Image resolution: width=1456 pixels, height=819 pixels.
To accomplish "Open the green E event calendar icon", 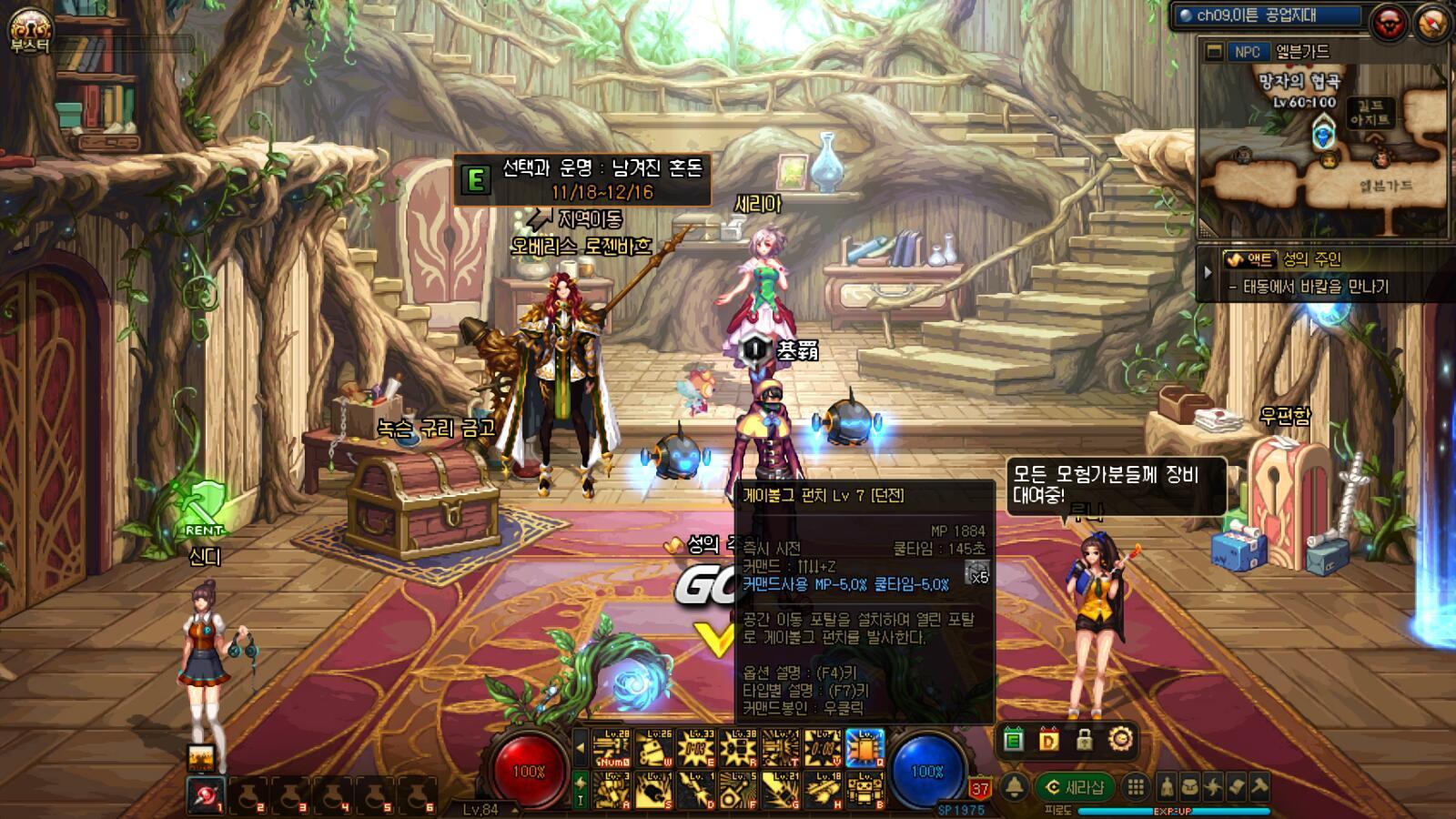I will click(x=1013, y=741).
